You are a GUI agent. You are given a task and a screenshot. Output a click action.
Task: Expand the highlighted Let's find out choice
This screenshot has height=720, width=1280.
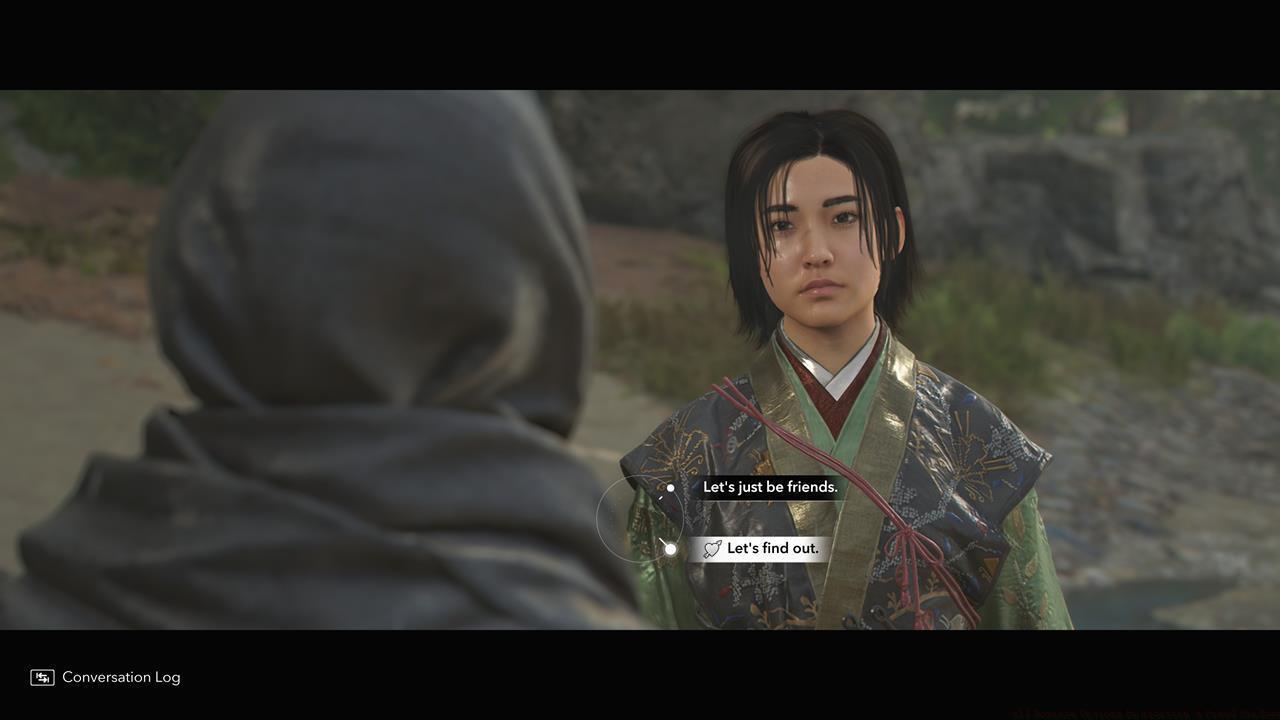(773, 547)
